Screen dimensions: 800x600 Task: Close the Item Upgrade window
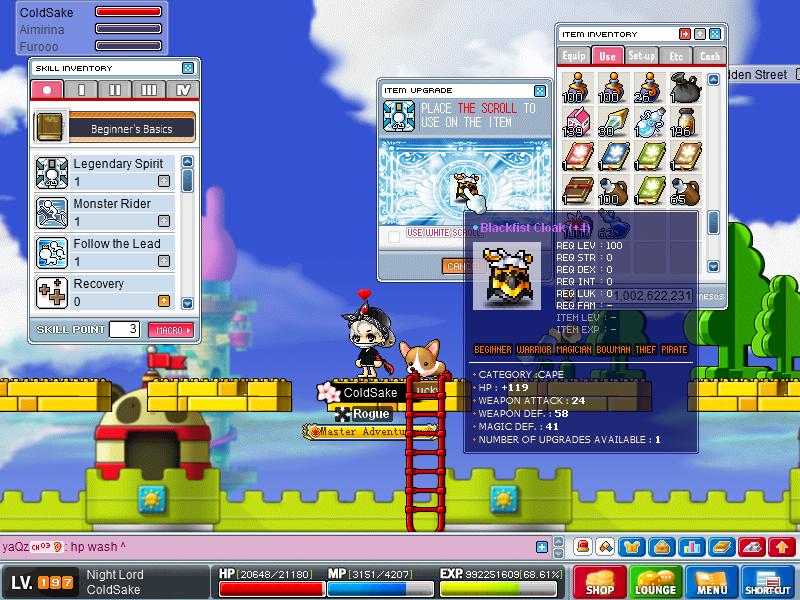coord(540,90)
